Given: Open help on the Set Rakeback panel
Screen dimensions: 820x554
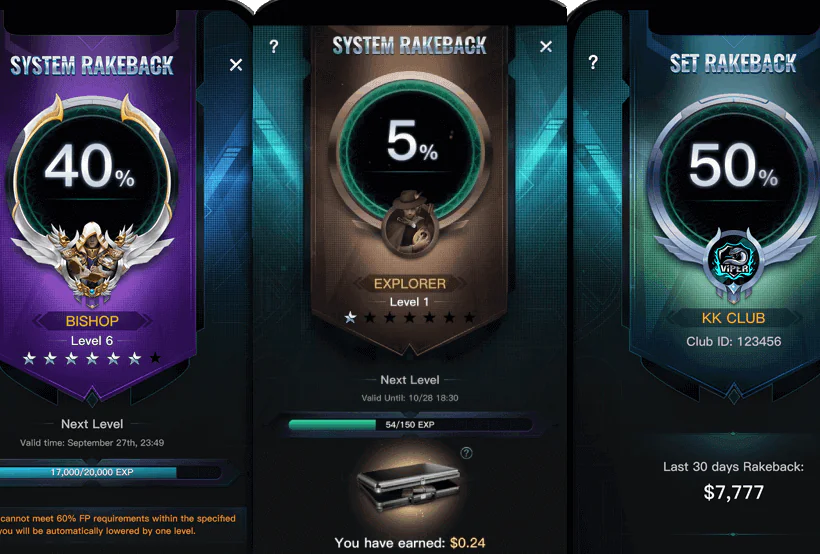Looking at the screenshot, I should point(593,62).
